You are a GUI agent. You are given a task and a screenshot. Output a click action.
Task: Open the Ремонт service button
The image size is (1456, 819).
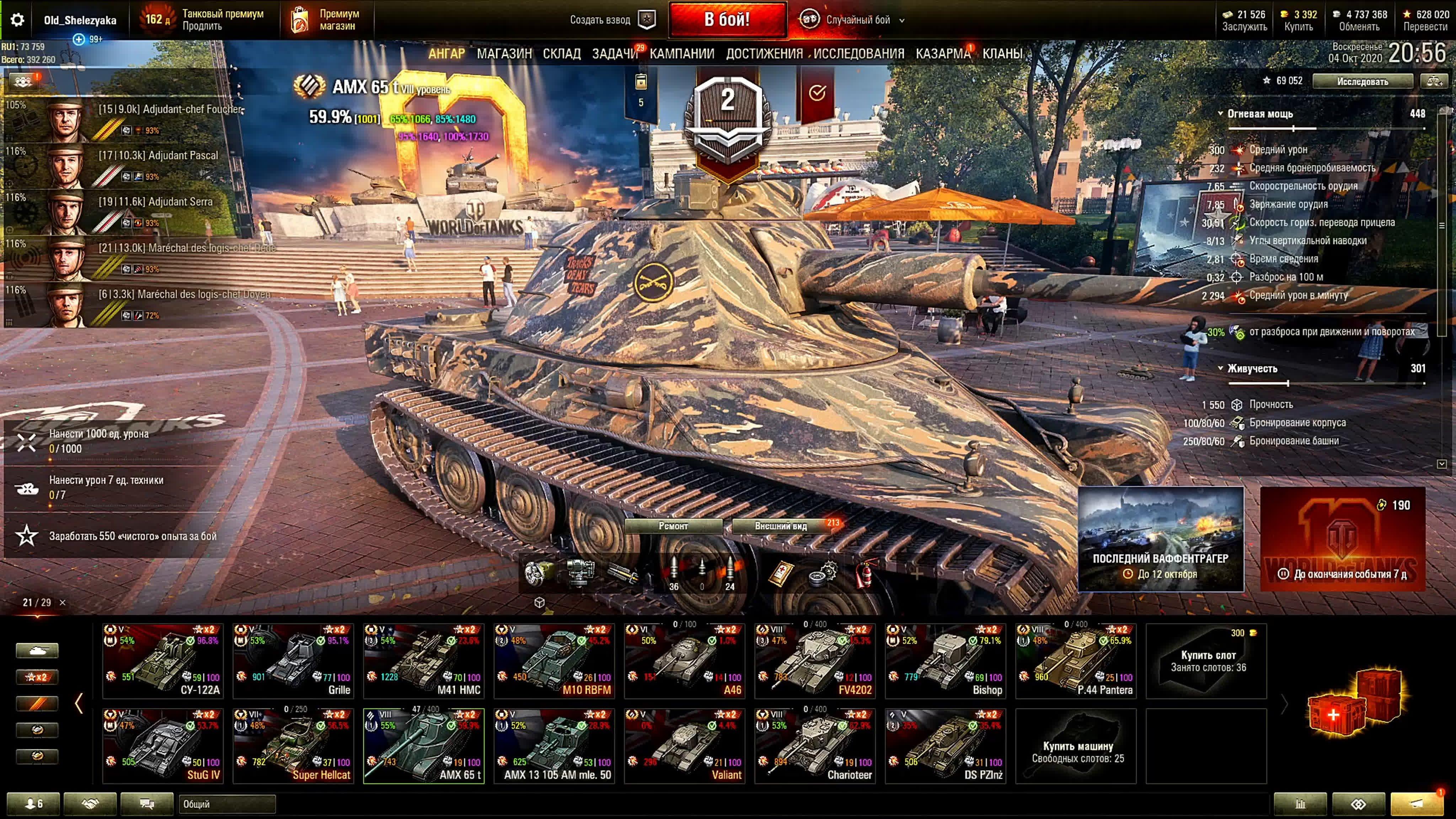[673, 526]
